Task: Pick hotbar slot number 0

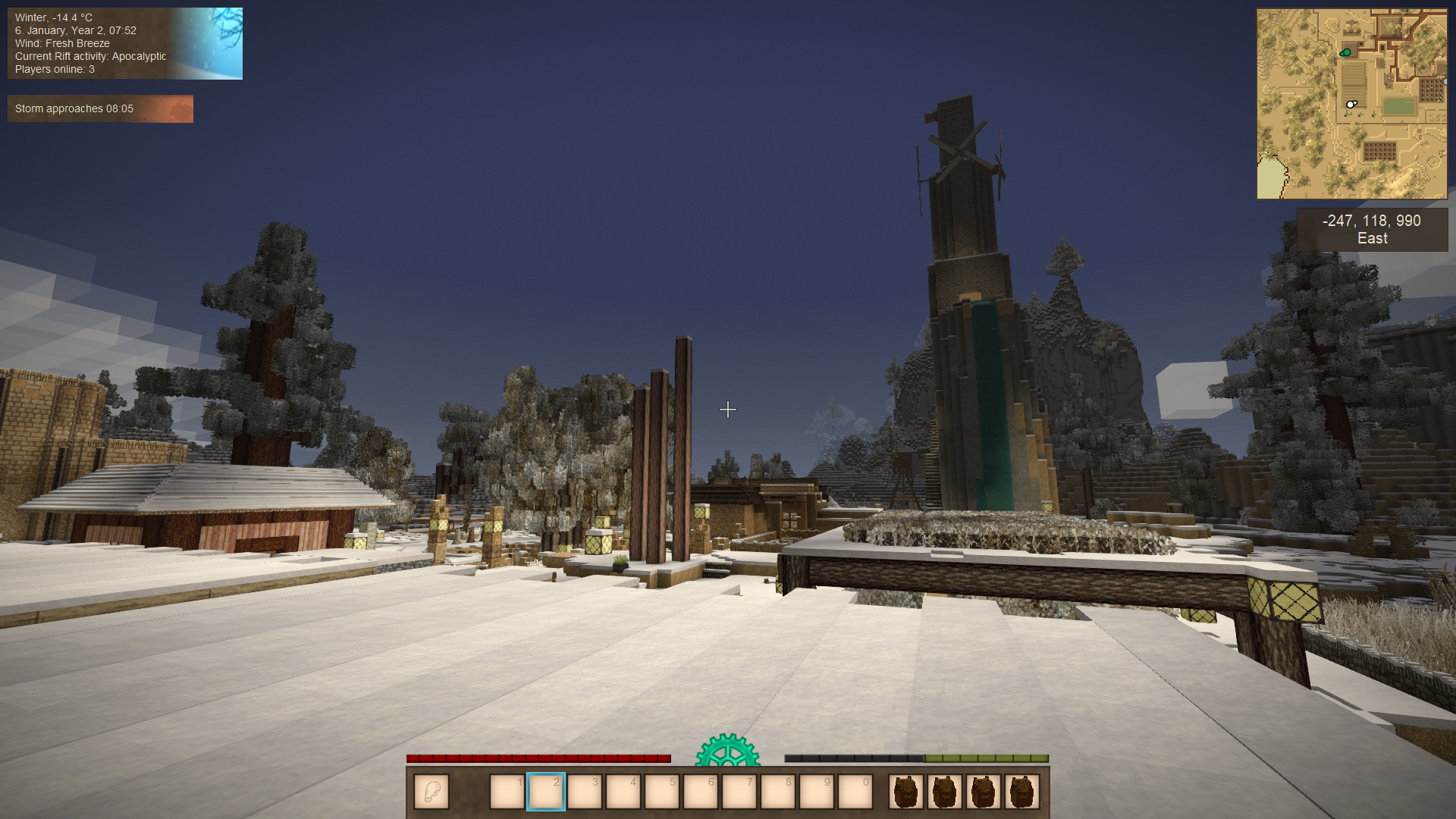Action: (855, 792)
